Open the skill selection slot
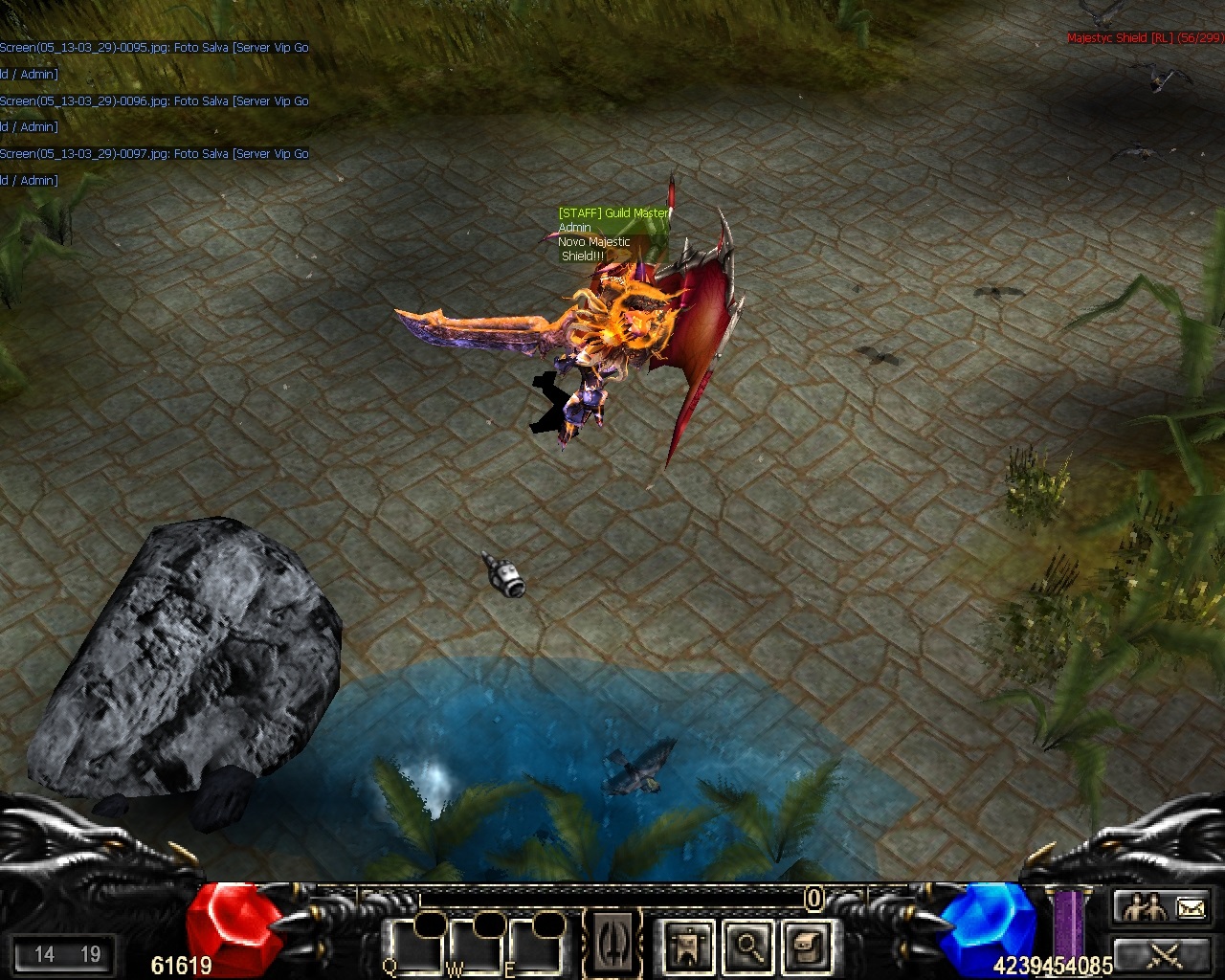Image resolution: width=1225 pixels, height=980 pixels. [x=612, y=943]
